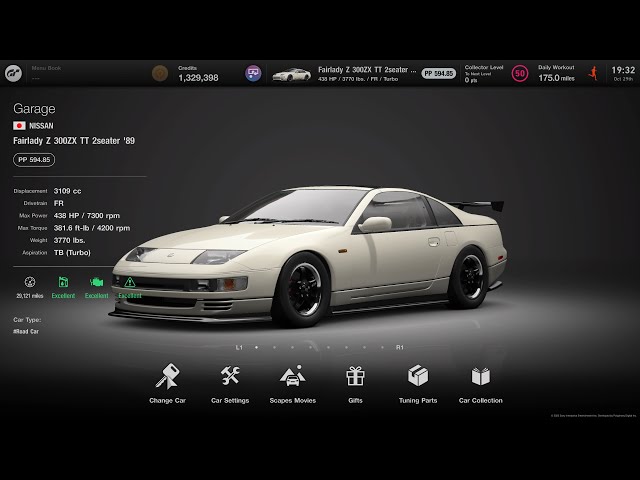640x480 pixels.
Task: Click the purple multiplayer icon beside credits
Action: (253, 73)
